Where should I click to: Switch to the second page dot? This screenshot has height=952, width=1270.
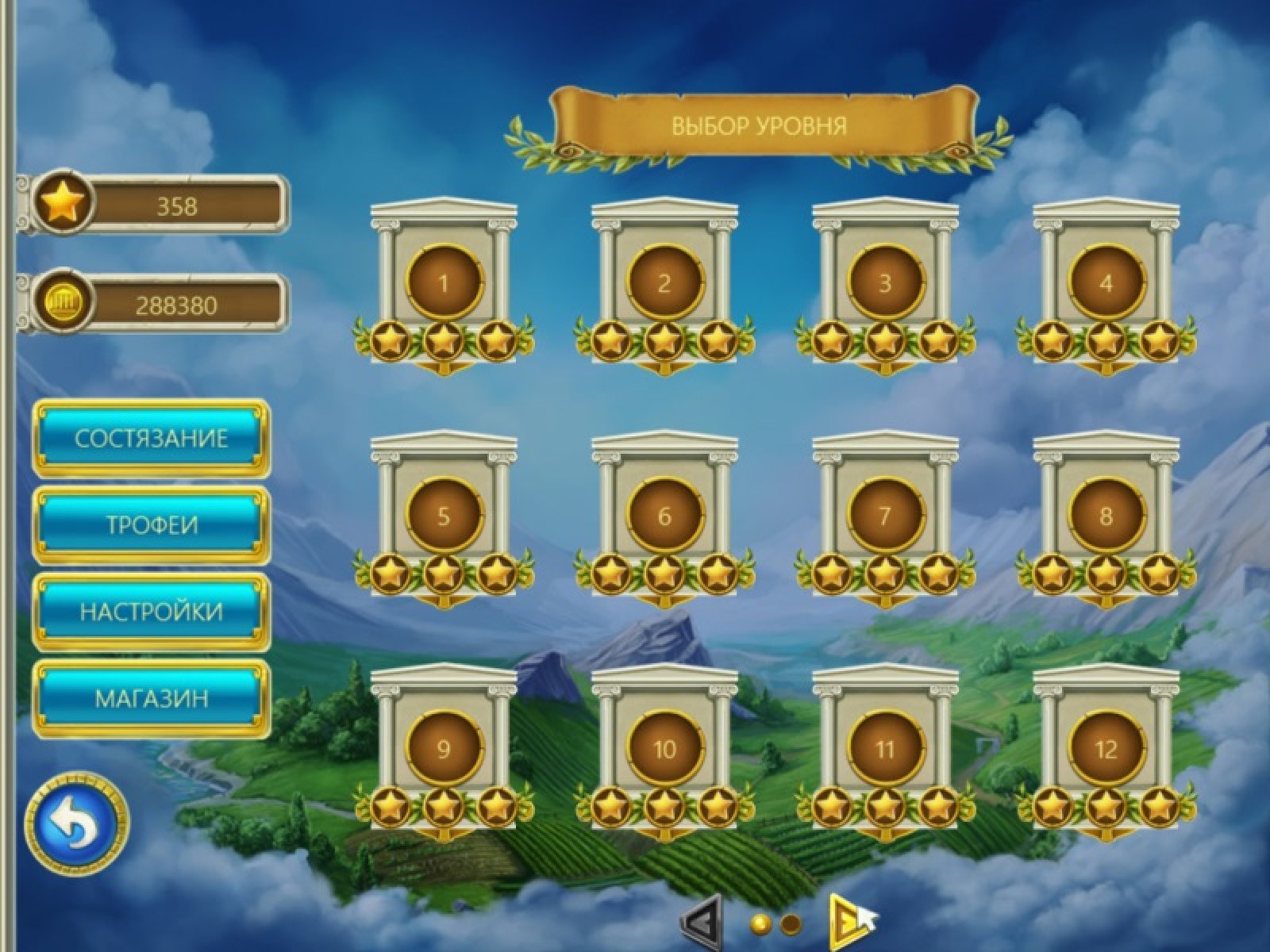(791, 923)
